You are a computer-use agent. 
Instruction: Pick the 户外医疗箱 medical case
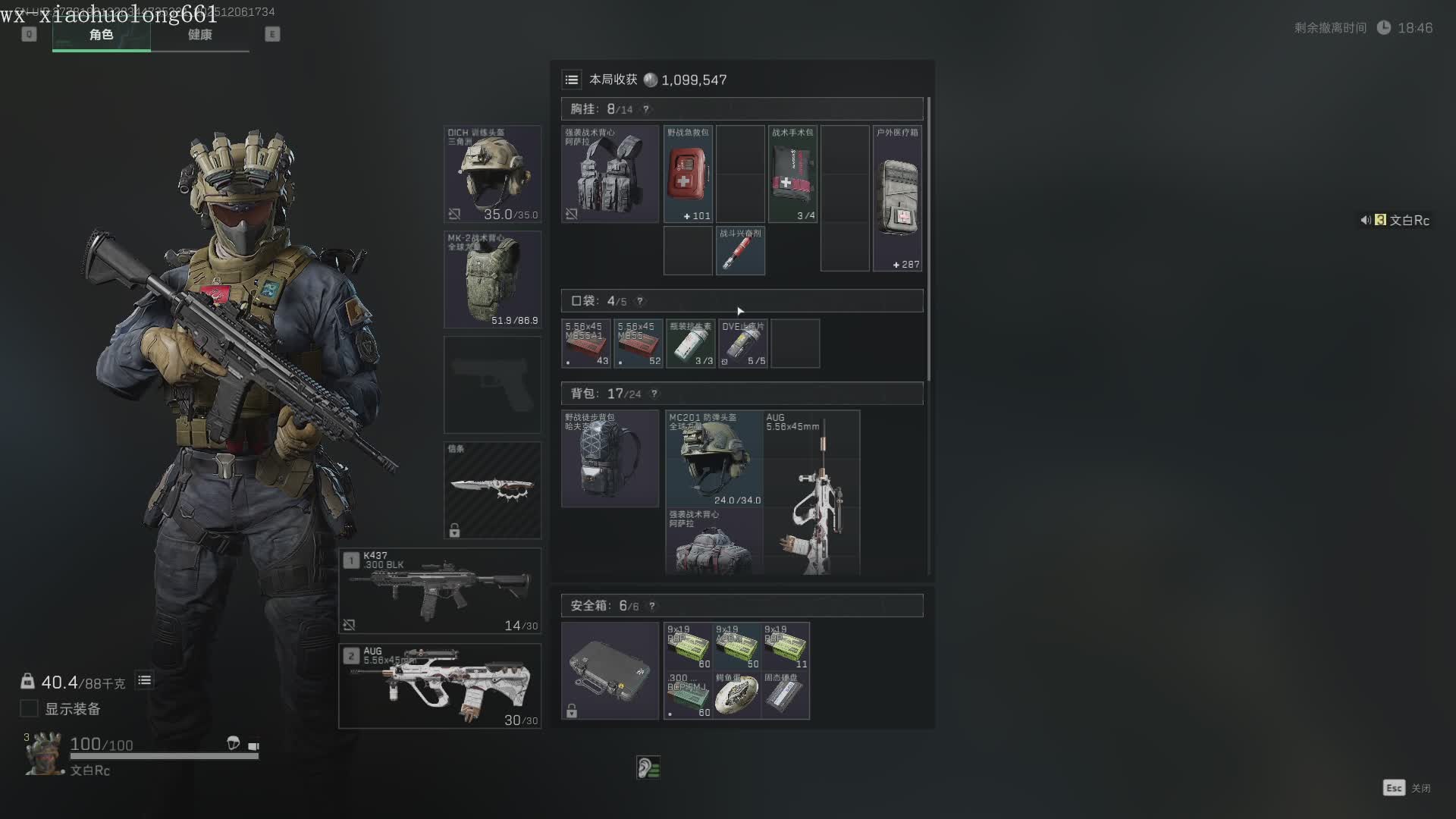tap(897, 198)
